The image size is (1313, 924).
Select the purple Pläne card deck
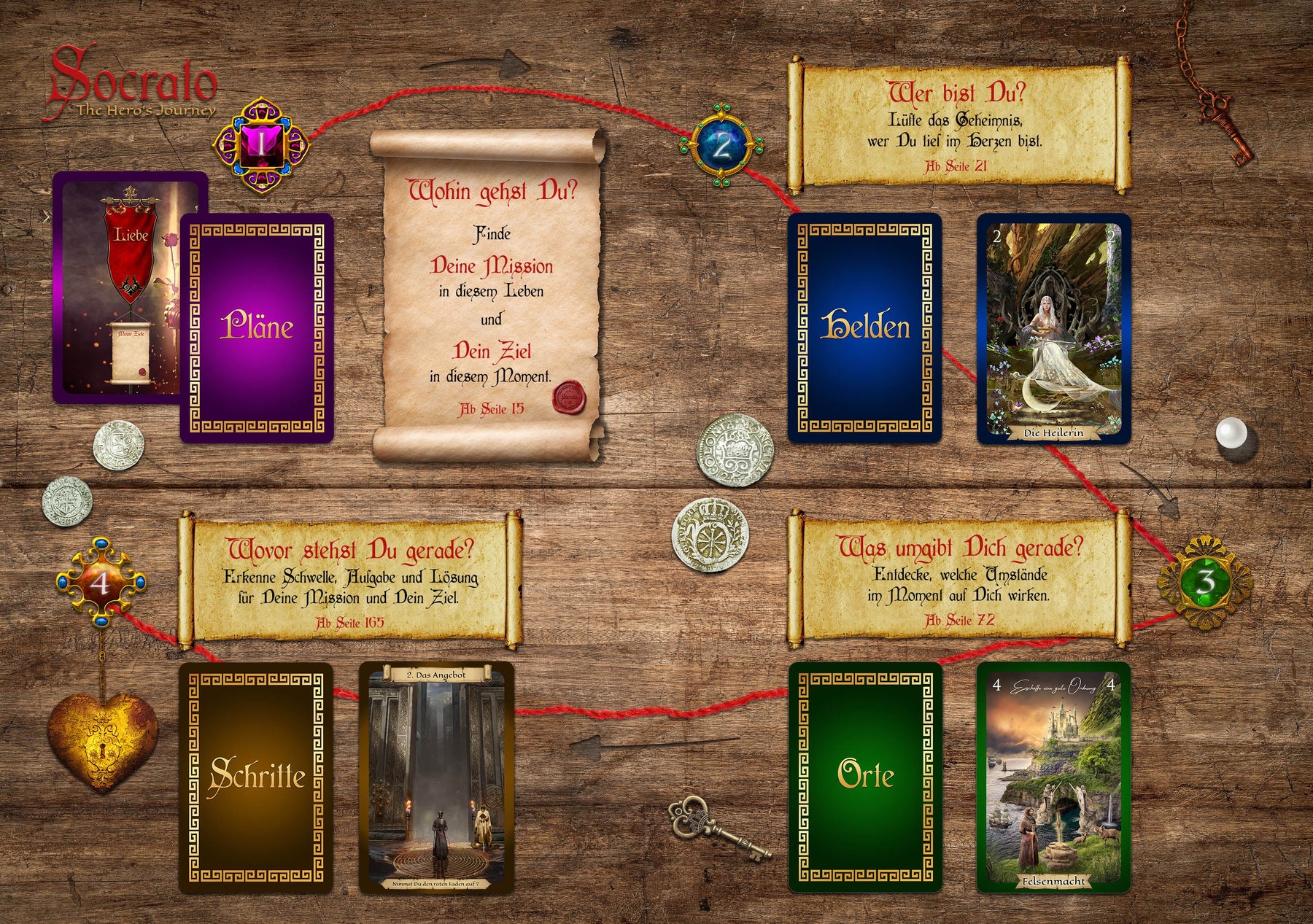click(x=257, y=328)
